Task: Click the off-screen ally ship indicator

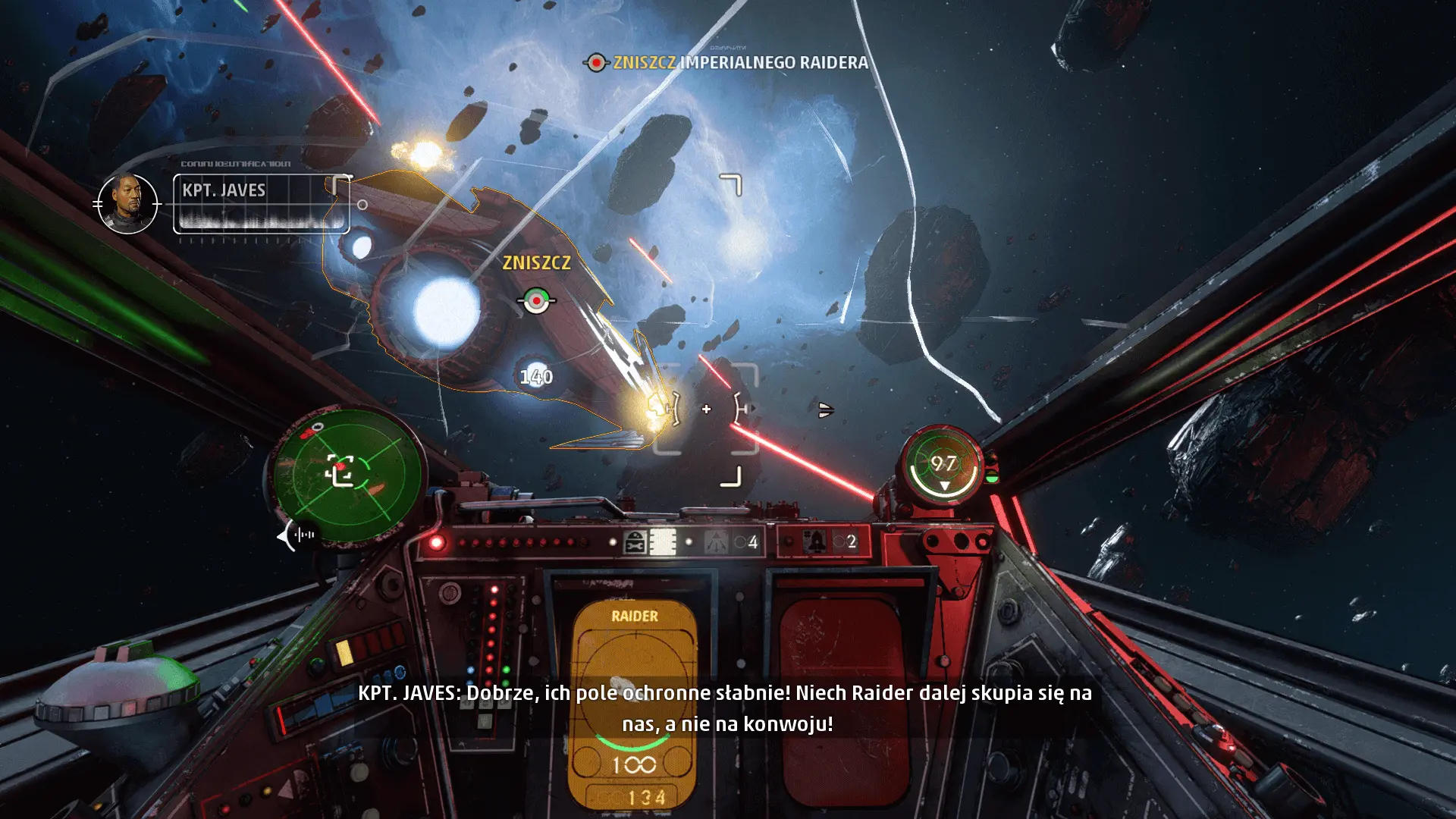Action: point(826,410)
